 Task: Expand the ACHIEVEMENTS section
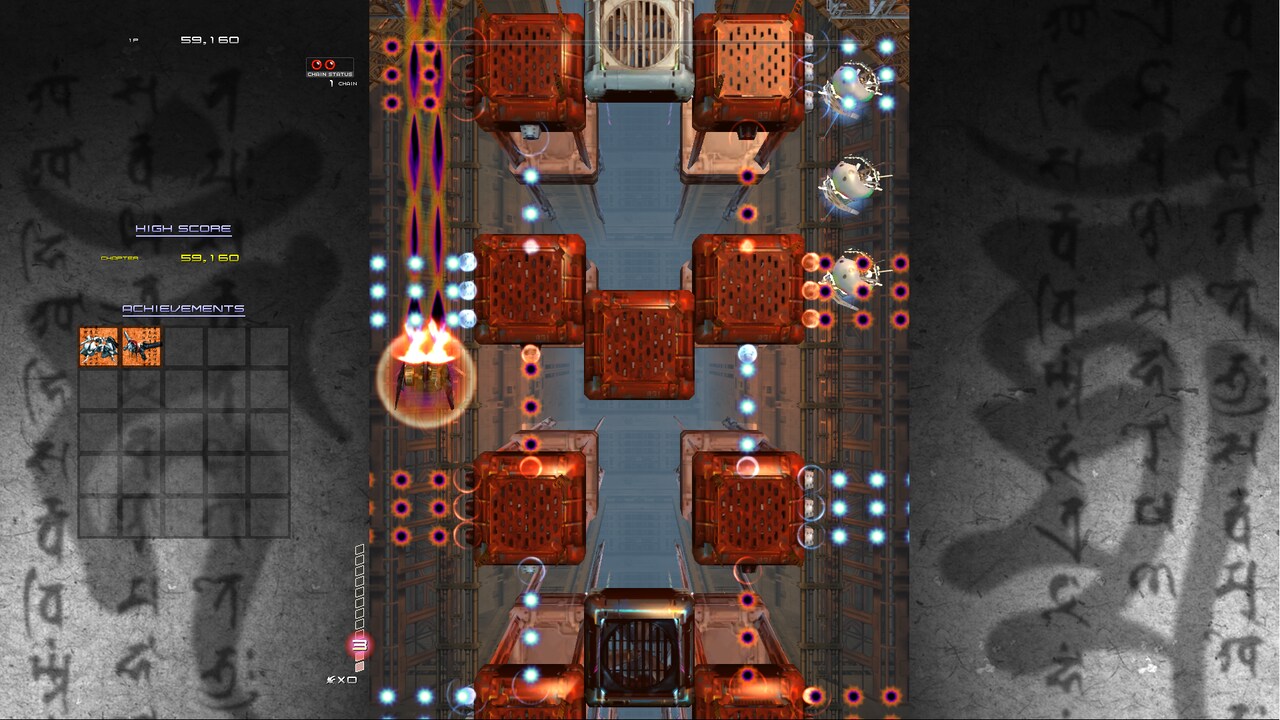pyautogui.click(x=183, y=308)
